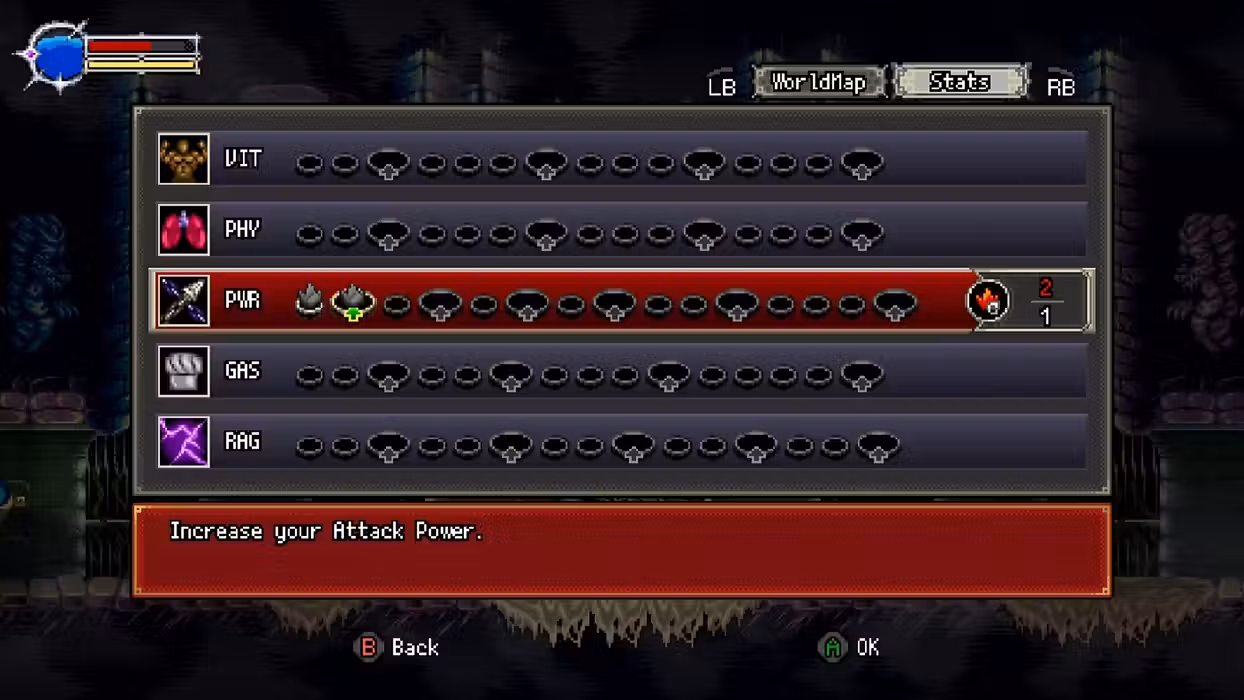This screenshot has height=700, width=1244.
Task: Click the purple lightning RAG icon
Action: click(184, 442)
